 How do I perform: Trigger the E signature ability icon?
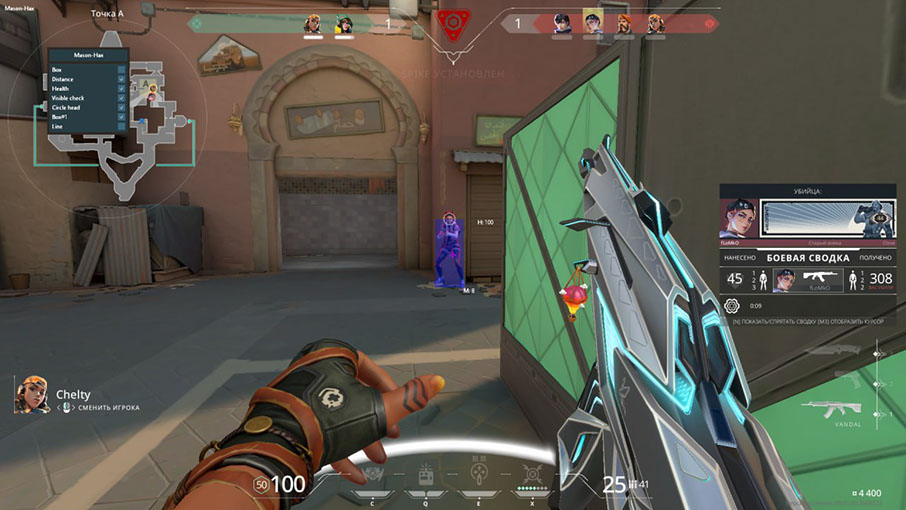[x=480, y=472]
